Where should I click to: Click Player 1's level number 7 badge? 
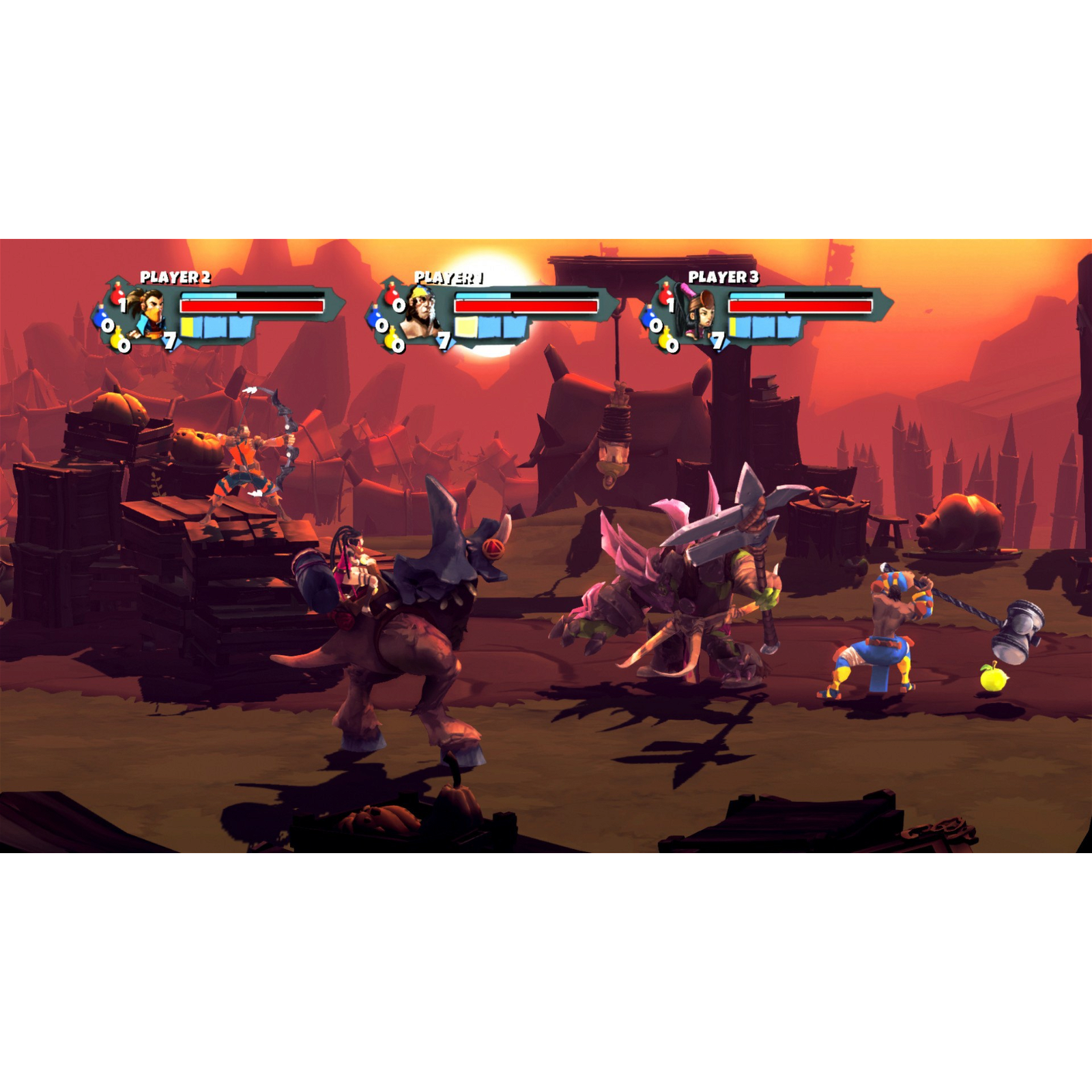pyautogui.click(x=444, y=341)
